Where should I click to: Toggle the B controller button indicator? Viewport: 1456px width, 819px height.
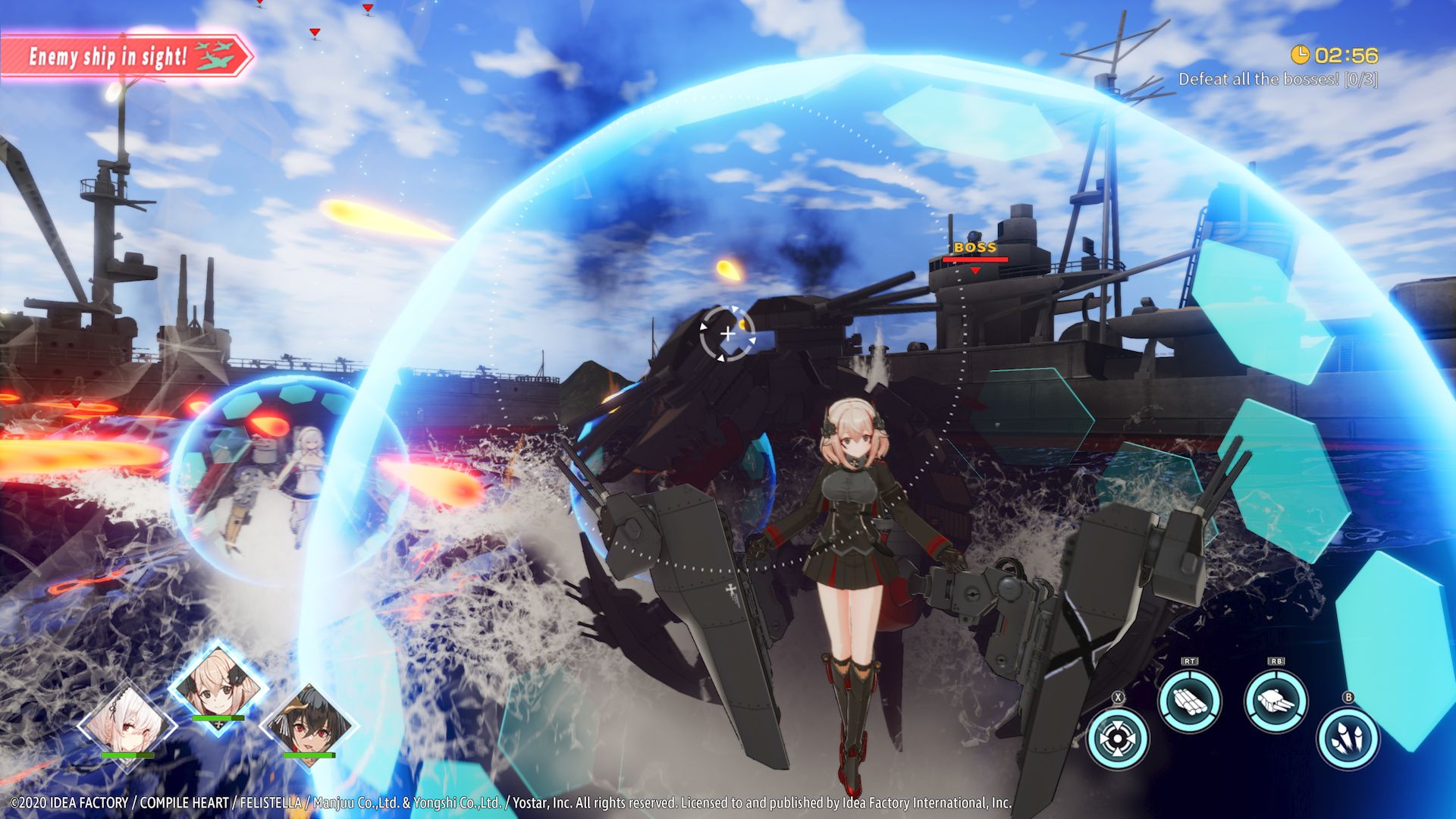coord(1349,698)
